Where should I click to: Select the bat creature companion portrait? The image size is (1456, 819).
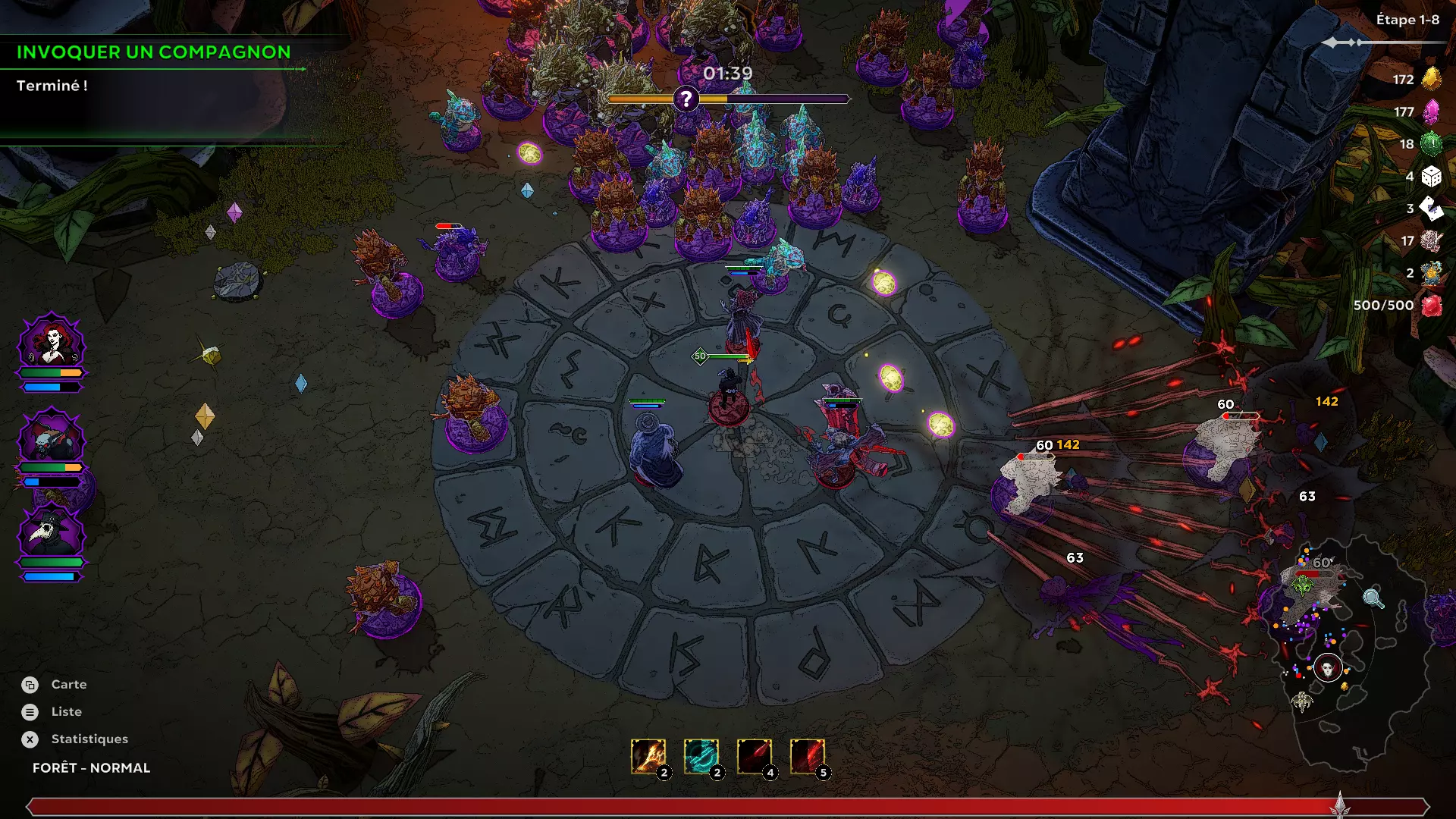52,437
